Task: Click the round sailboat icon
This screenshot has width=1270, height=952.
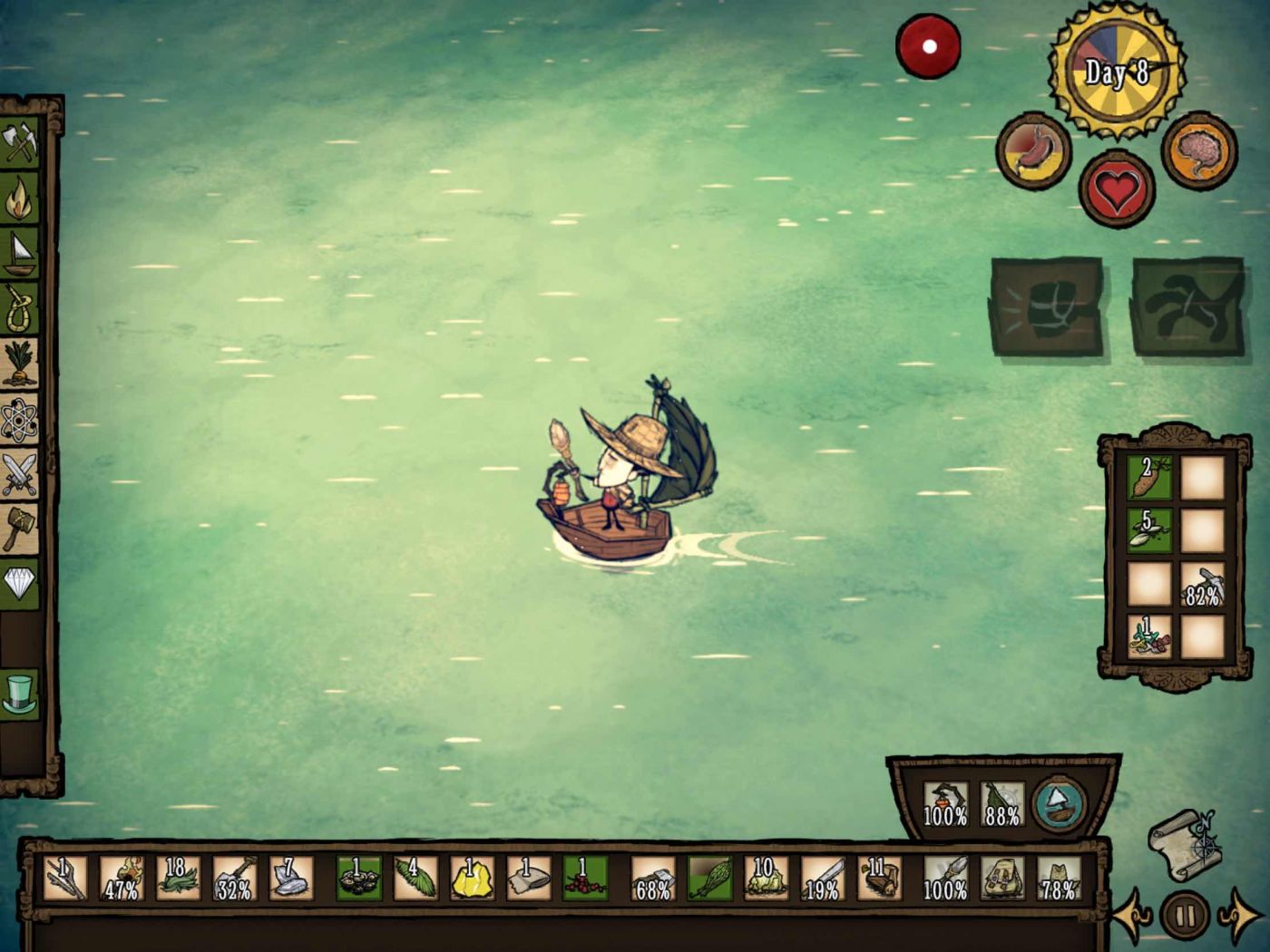Action: (x=1059, y=802)
